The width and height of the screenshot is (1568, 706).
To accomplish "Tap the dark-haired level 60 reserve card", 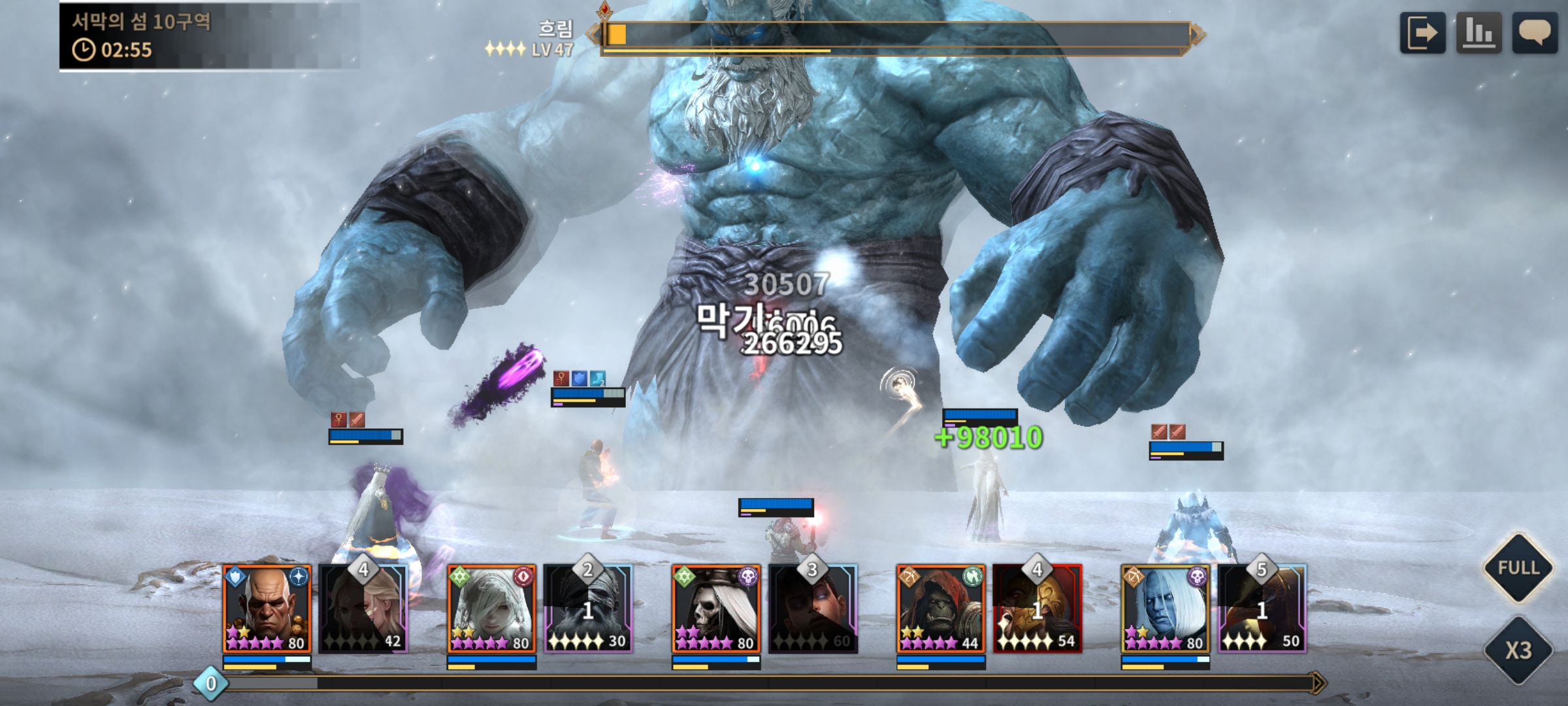I will coord(813,611).
